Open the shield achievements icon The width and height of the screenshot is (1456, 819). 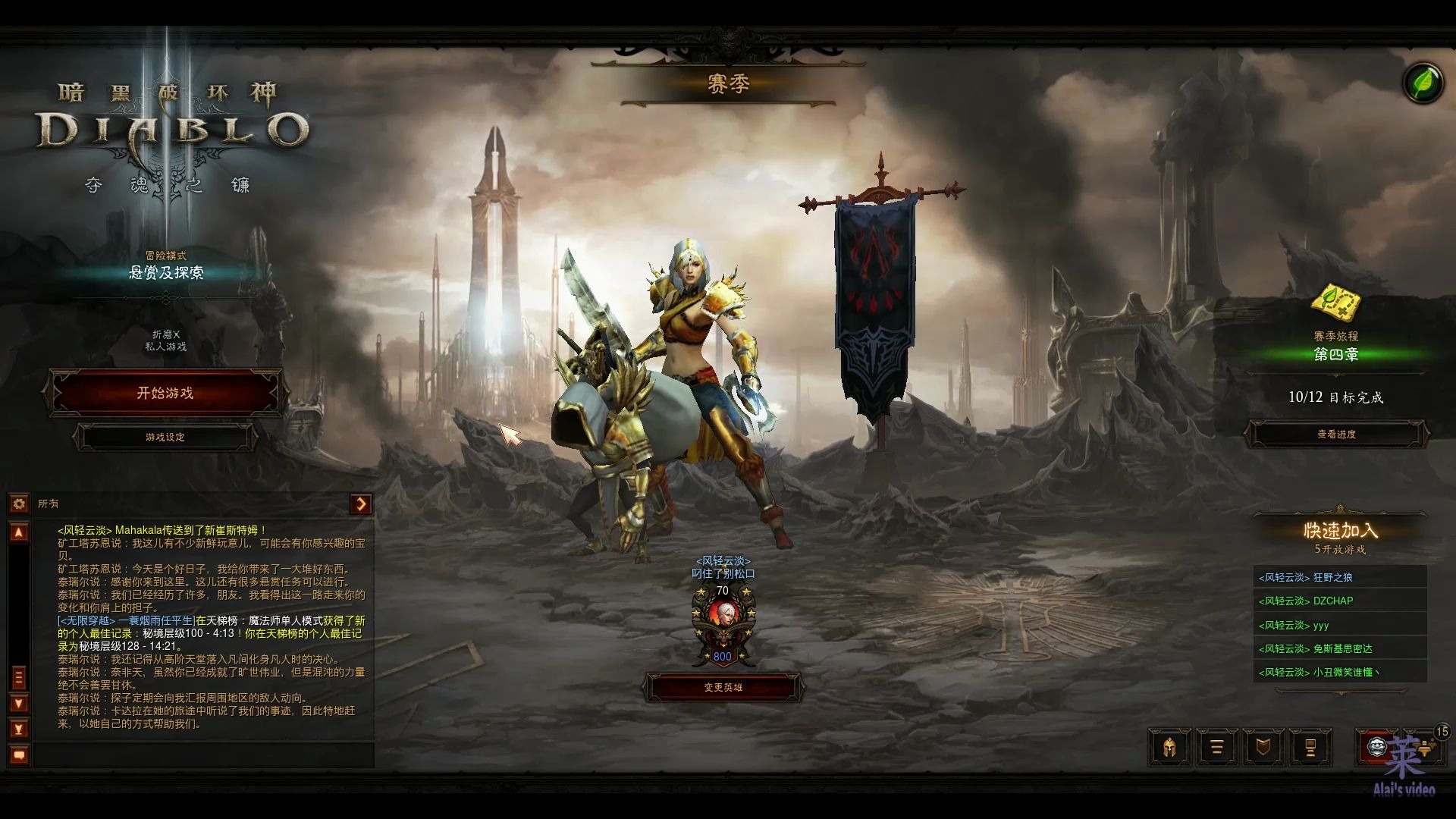click(1263, 748)
